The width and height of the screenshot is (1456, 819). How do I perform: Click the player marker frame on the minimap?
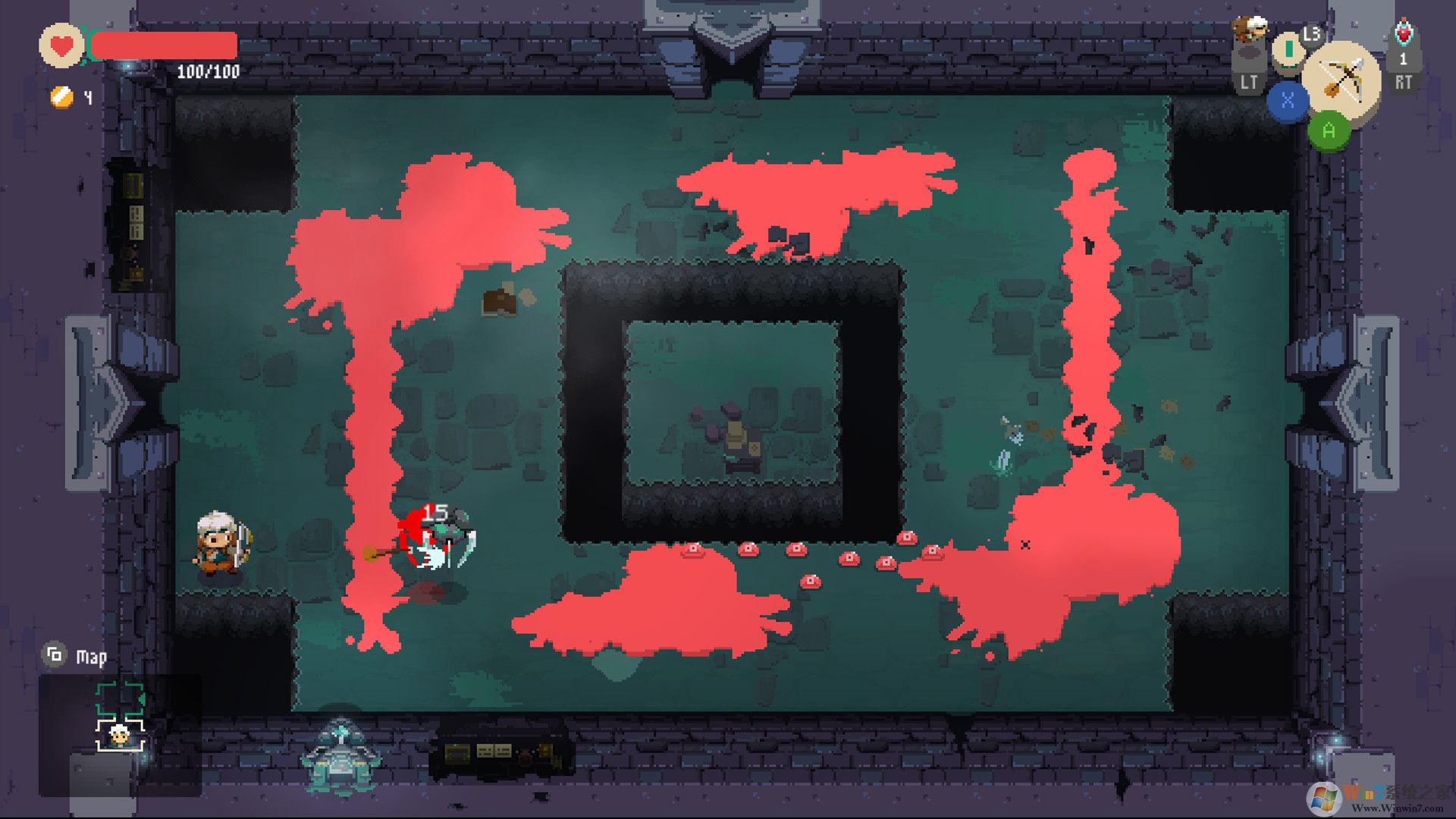coord(120,736)
